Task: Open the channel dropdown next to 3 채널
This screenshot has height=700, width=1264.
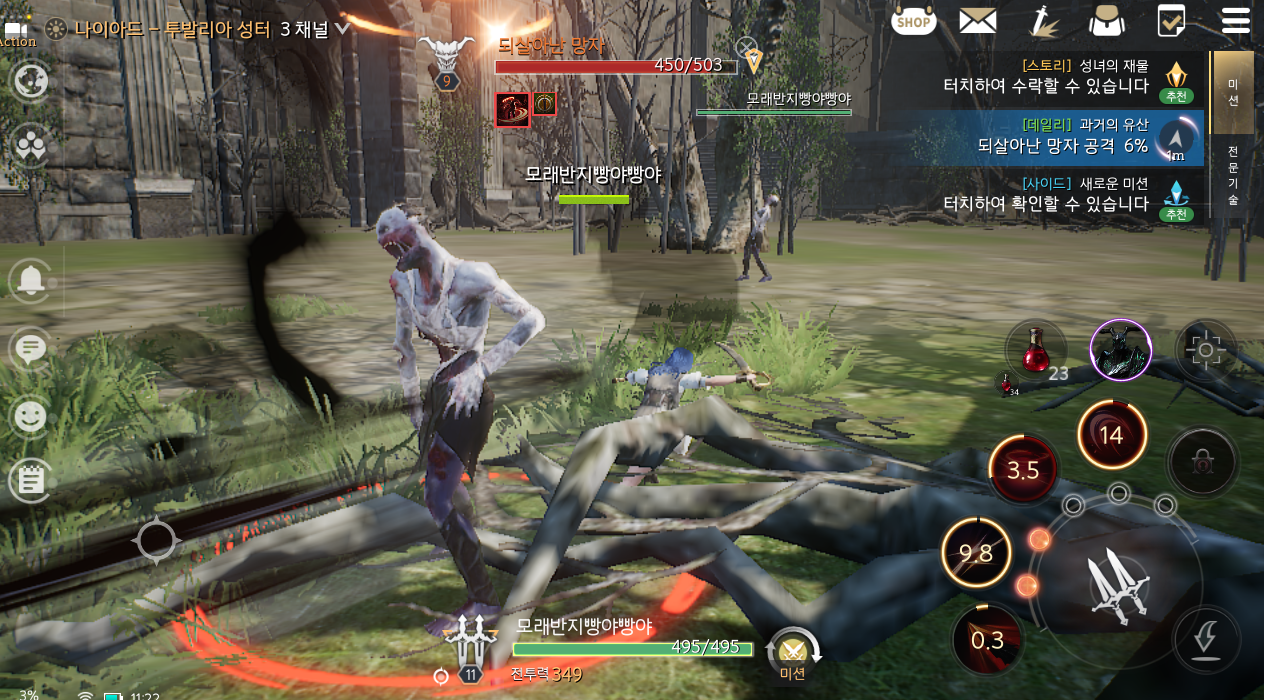Action: pos(342,29)
